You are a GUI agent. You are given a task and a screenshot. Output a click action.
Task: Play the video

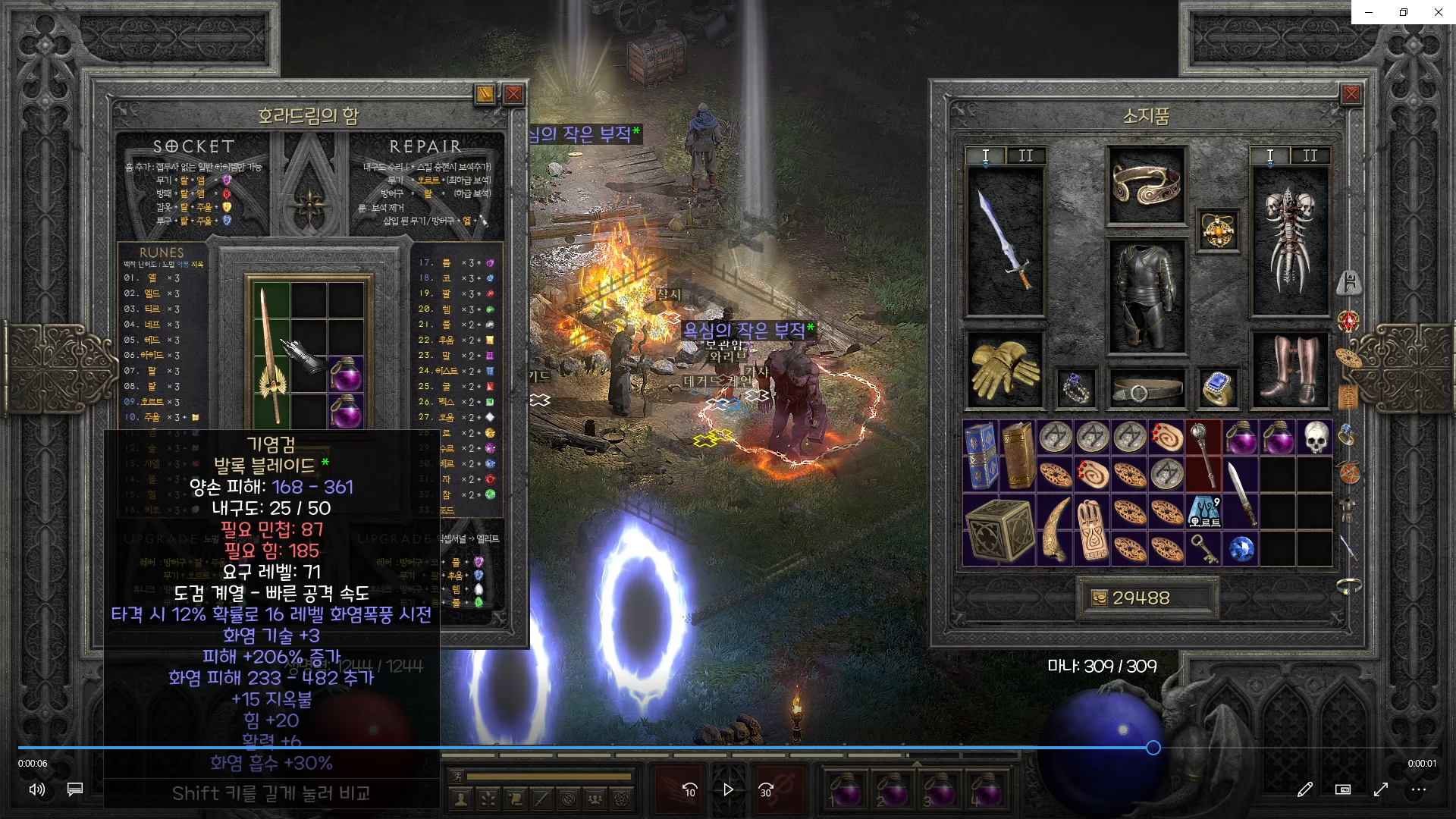click(x=728, y=789)
